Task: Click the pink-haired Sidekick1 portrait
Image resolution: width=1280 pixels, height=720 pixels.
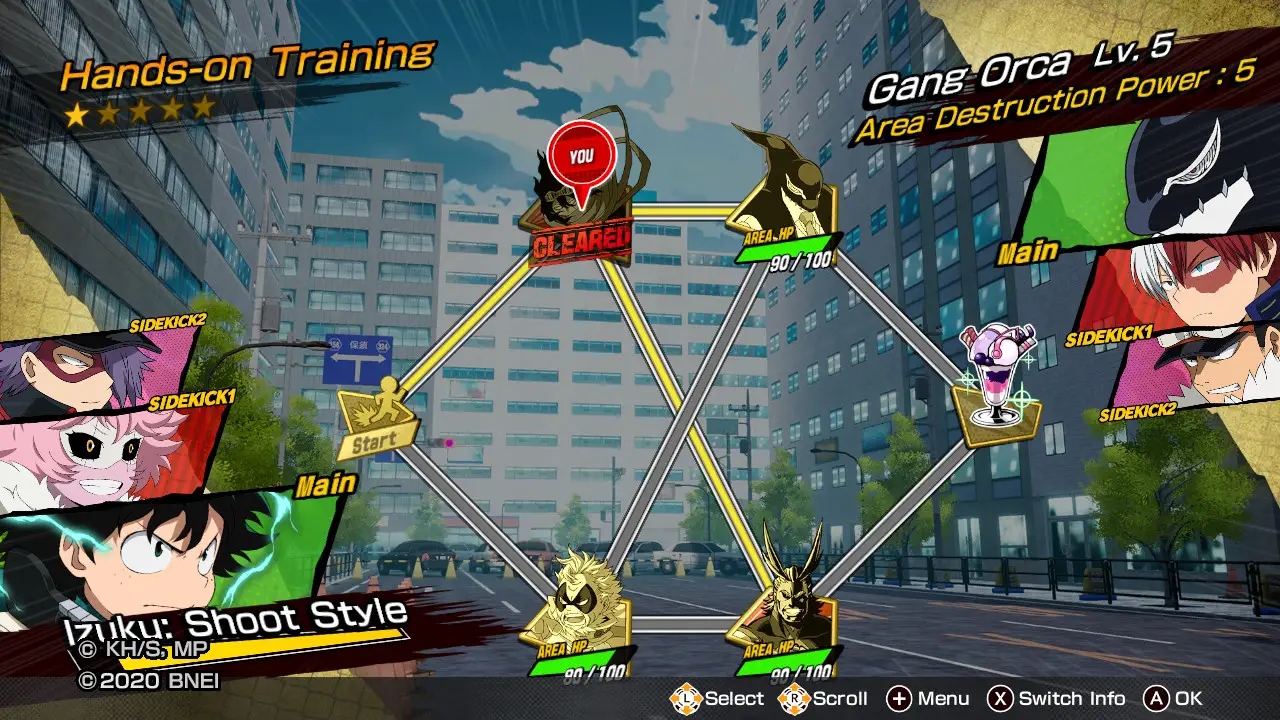Action: (x=100, y=452)
